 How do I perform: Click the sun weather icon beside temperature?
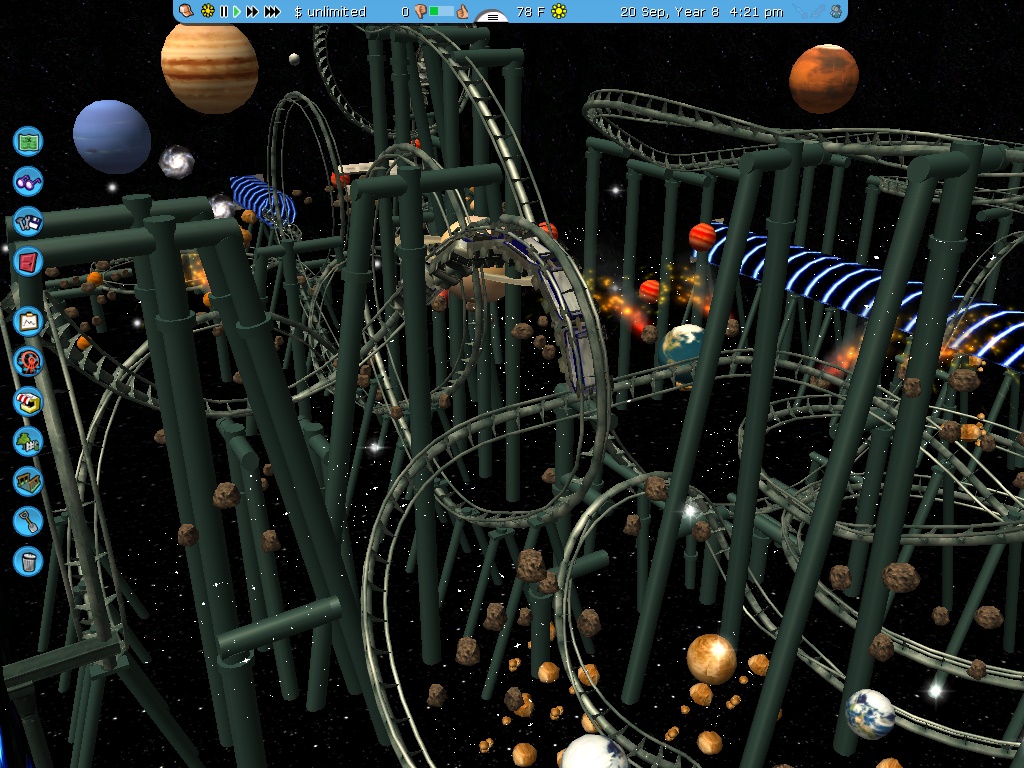click(559, 12)
